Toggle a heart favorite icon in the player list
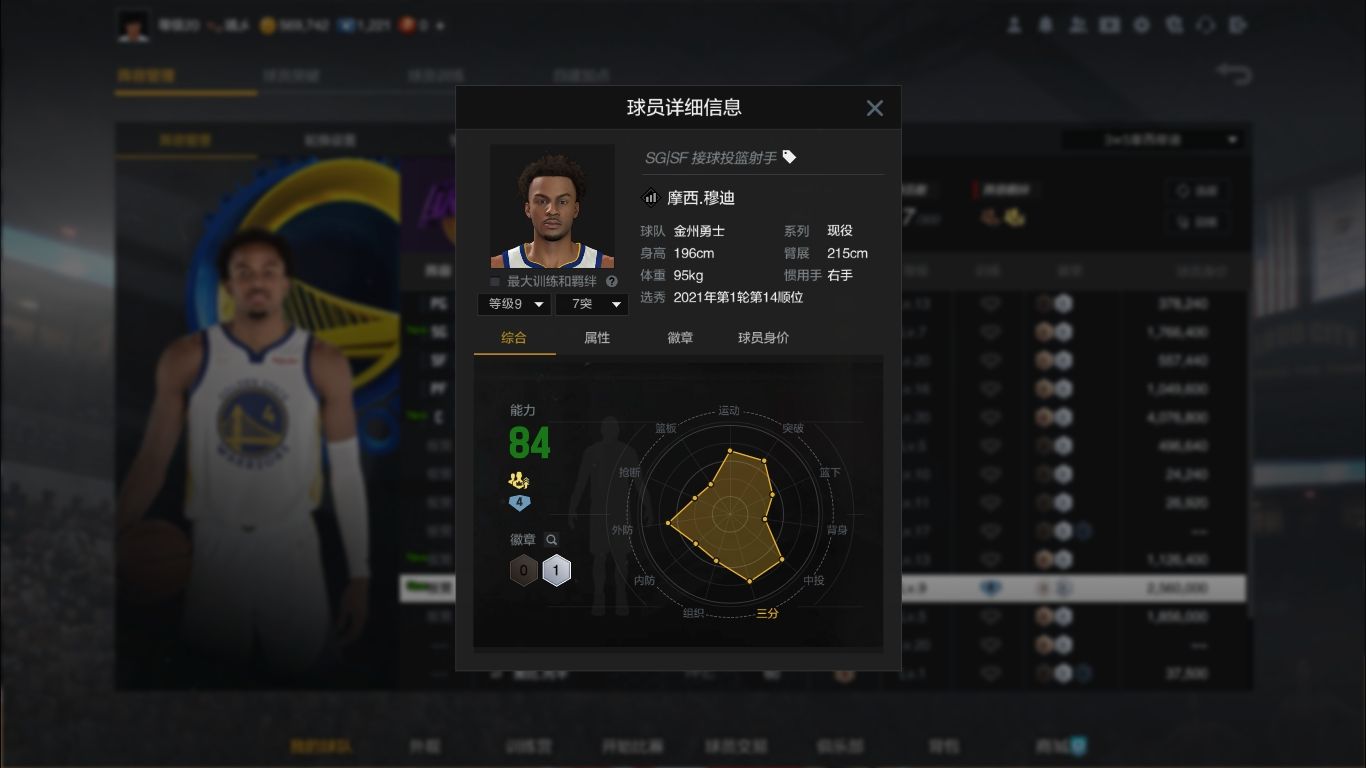Viewport: 1366px width, 768px height. pos(989,331)
